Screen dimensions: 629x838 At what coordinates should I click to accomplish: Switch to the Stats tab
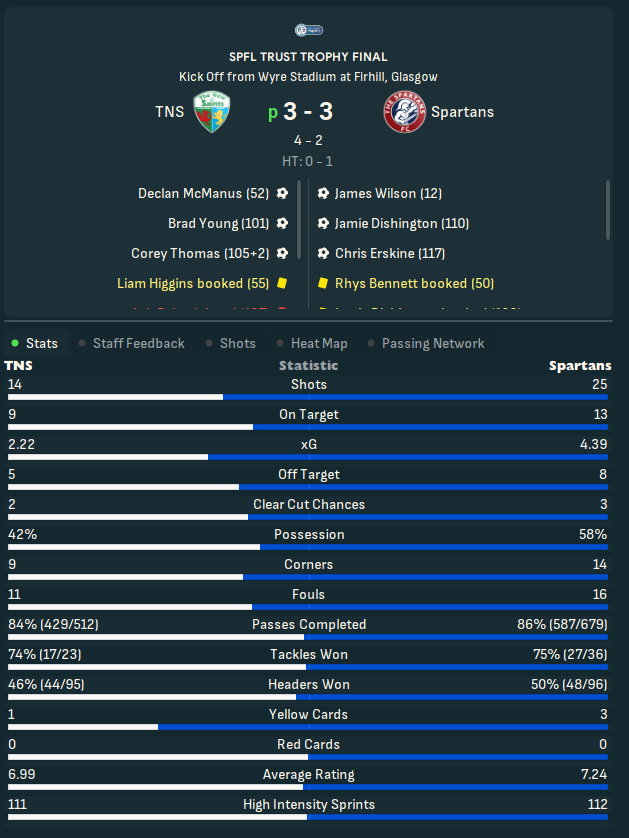41,343
